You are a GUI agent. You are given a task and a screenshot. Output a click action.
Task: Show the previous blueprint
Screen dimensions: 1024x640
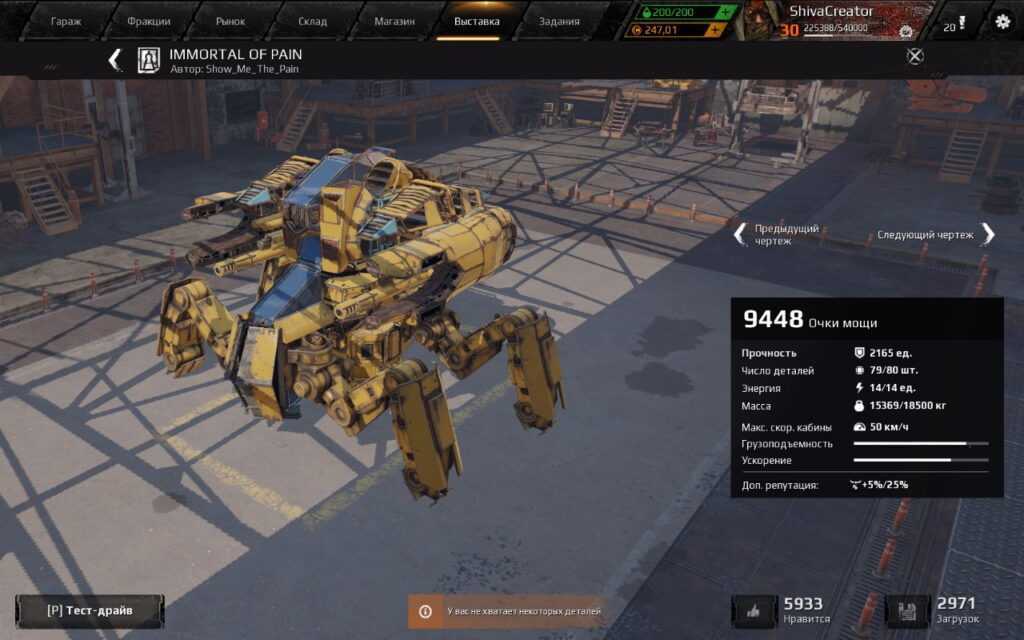(741, 234)
